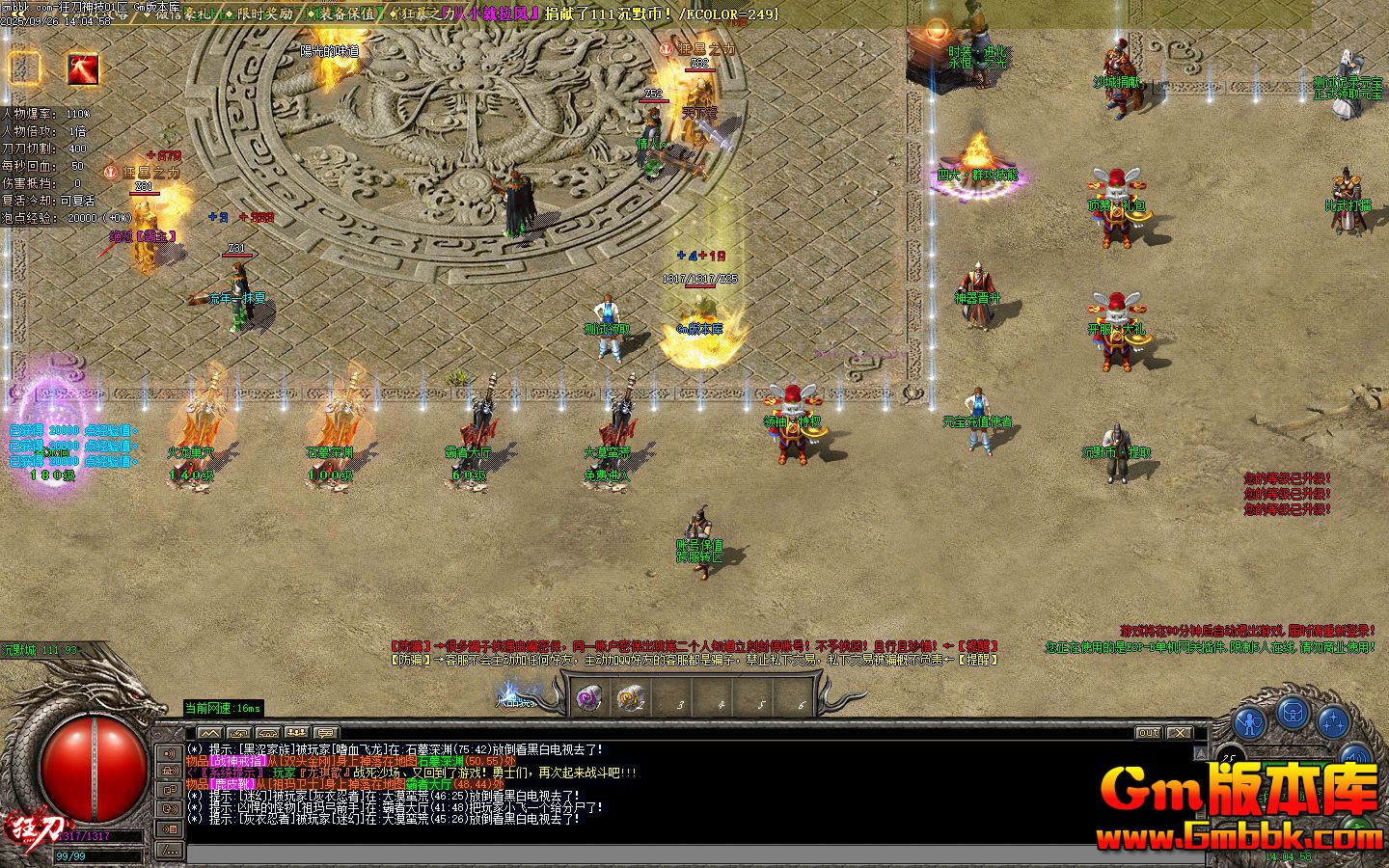
Task: Open the bag from the chest icon
Action: 1293,714
